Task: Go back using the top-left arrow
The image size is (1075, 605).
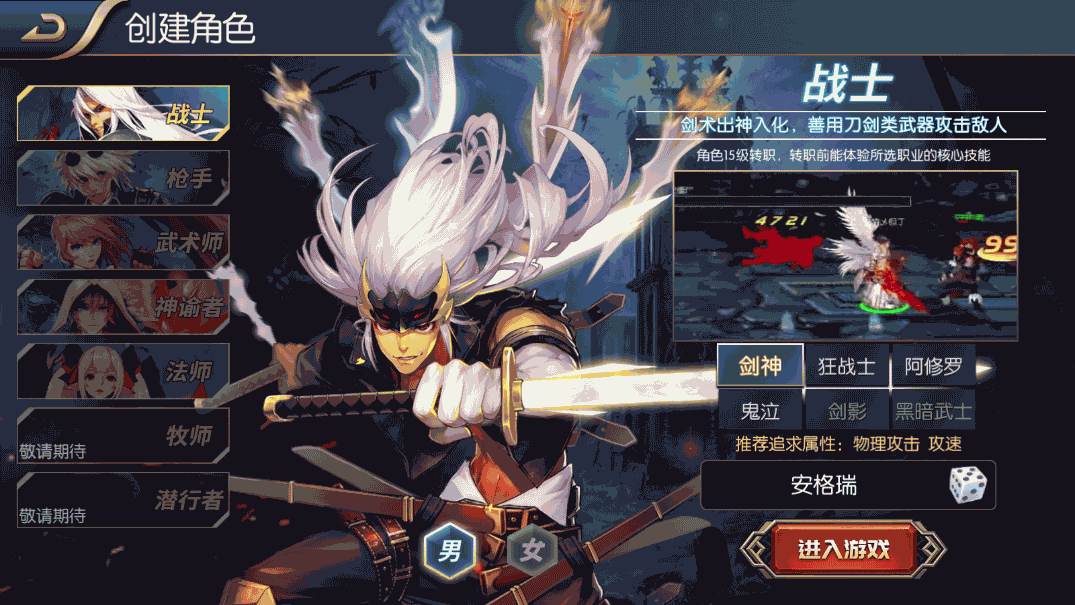Action: [x=44, y=29]
